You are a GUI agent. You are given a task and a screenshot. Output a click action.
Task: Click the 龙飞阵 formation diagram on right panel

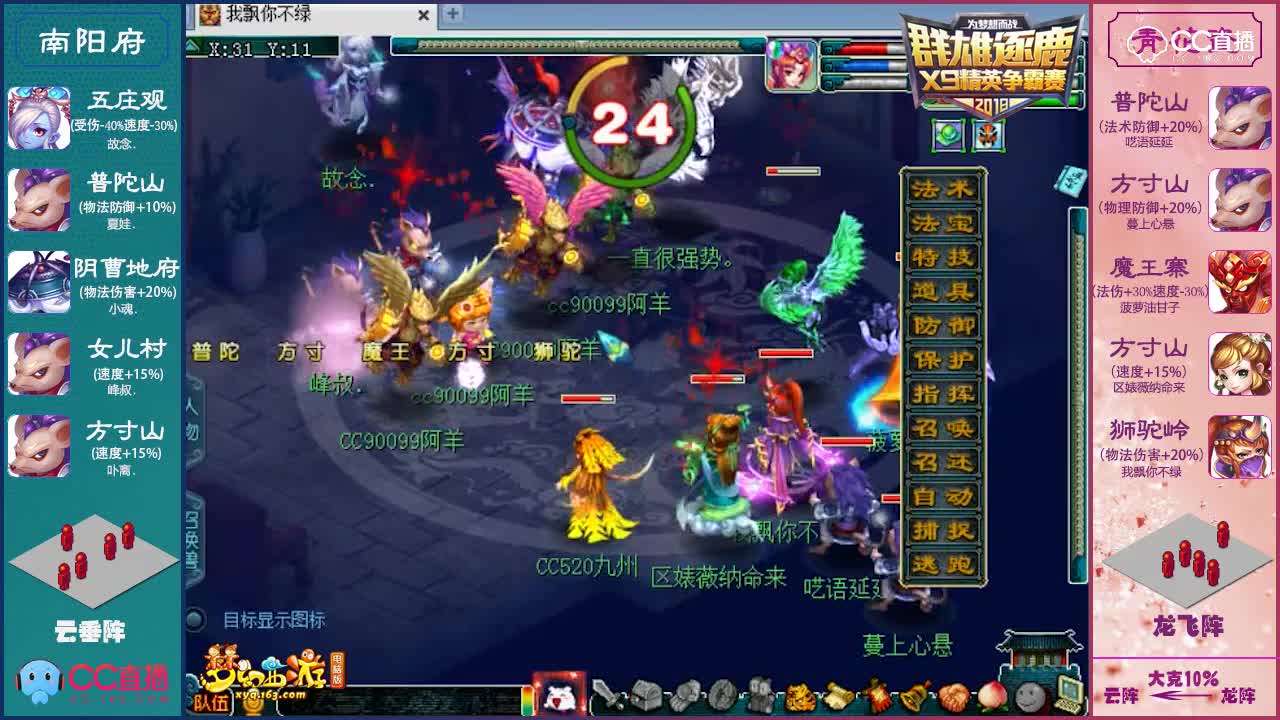[1186, 560]
